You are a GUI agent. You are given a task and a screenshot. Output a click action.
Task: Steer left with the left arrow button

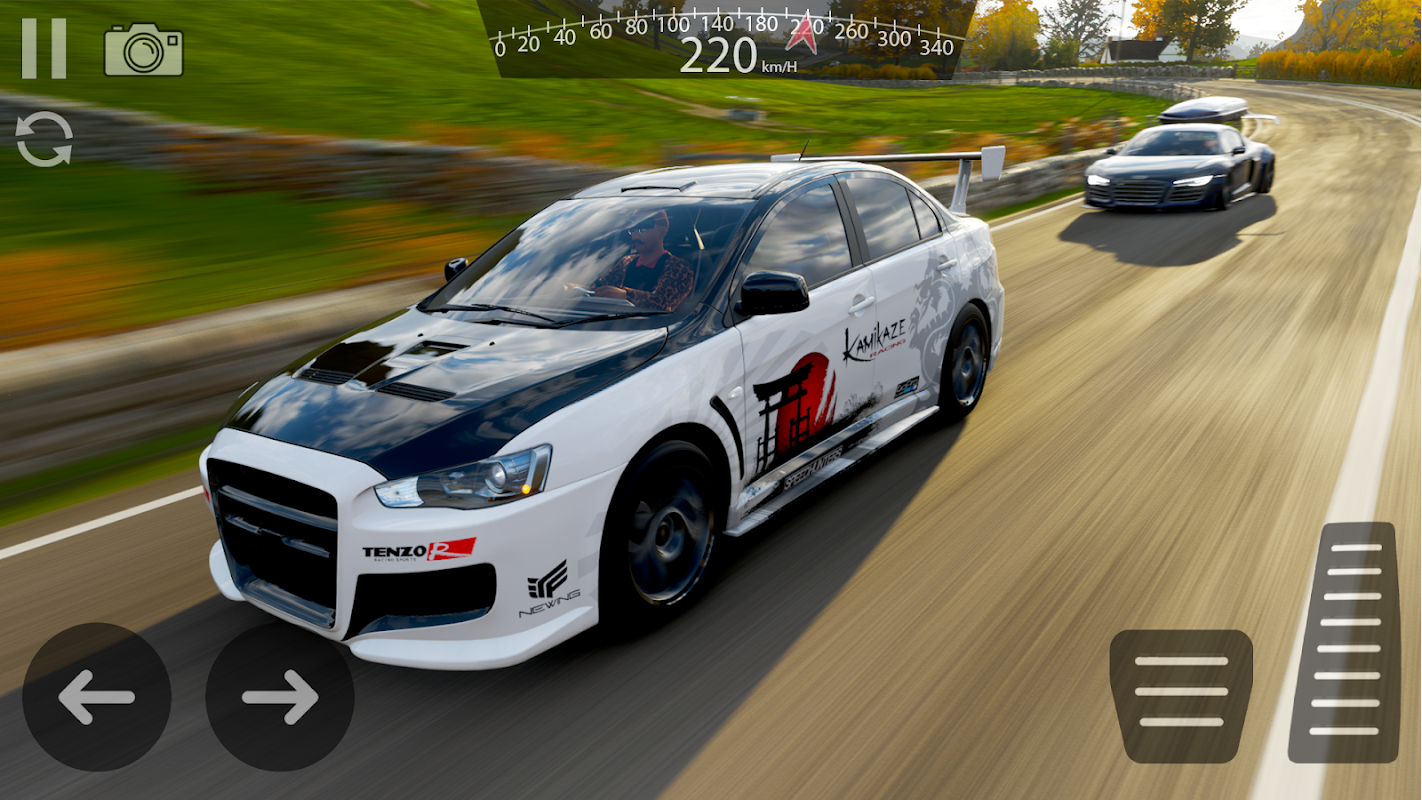coord(96,697)
